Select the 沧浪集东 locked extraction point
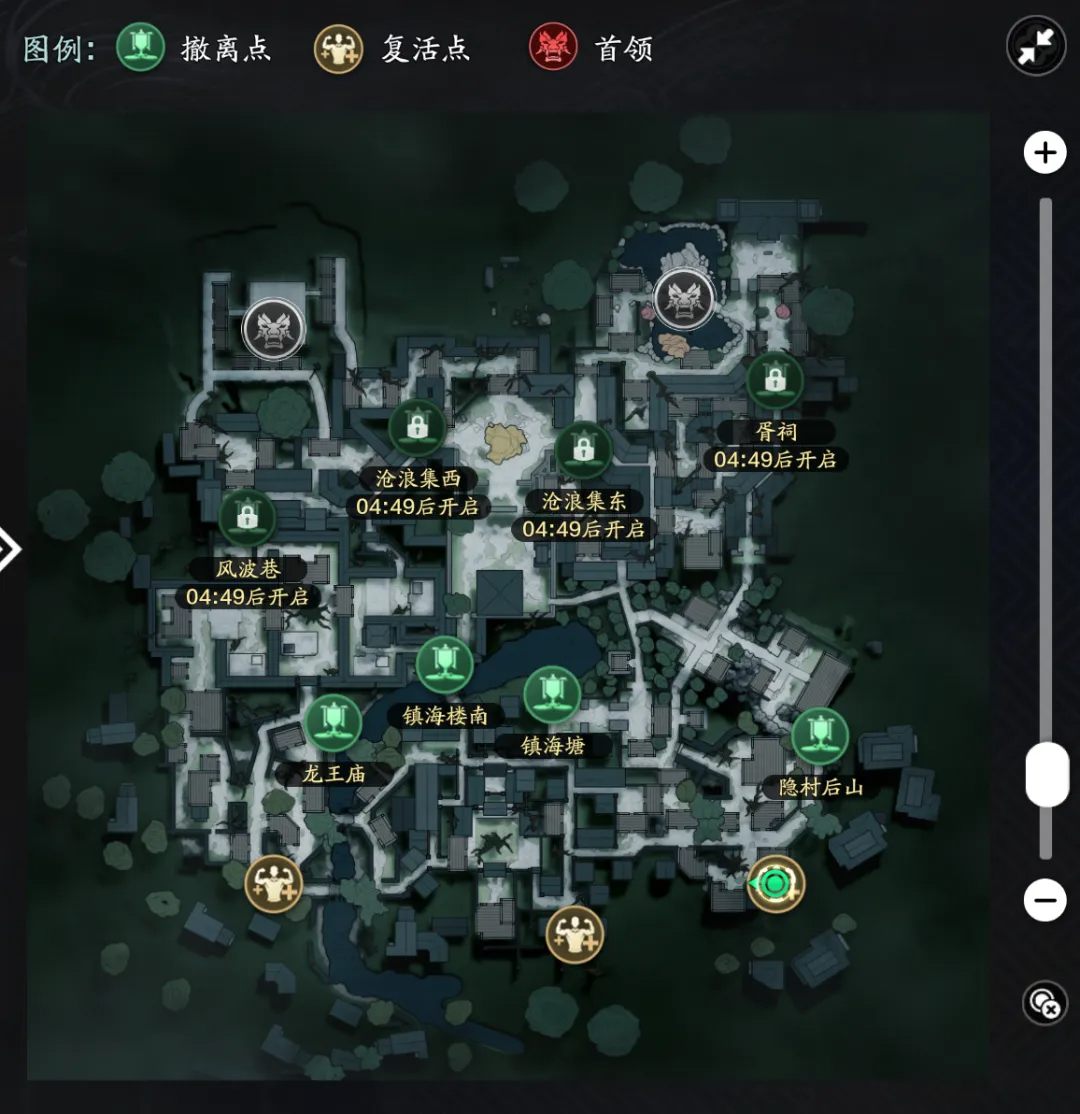The height and width of the screenshot is (1114, 1080). tap(584, 451)
